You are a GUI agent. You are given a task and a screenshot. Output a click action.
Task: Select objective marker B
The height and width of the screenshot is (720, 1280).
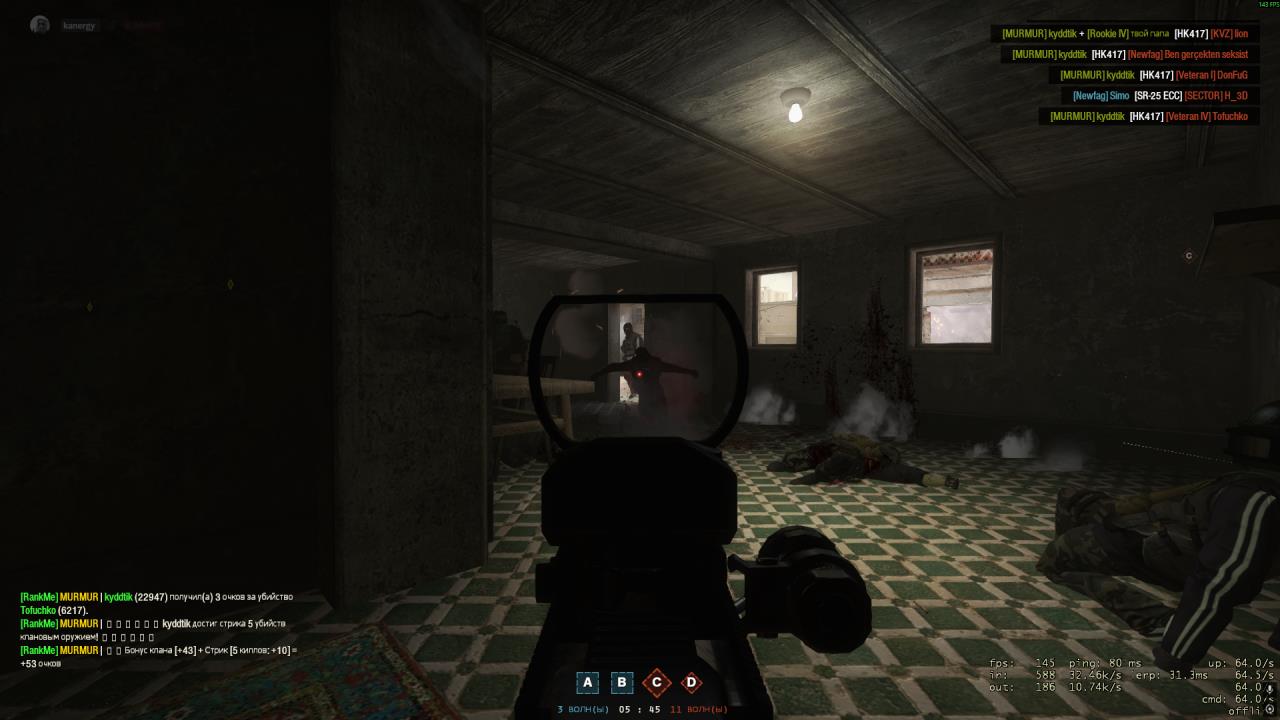(622, 682)
